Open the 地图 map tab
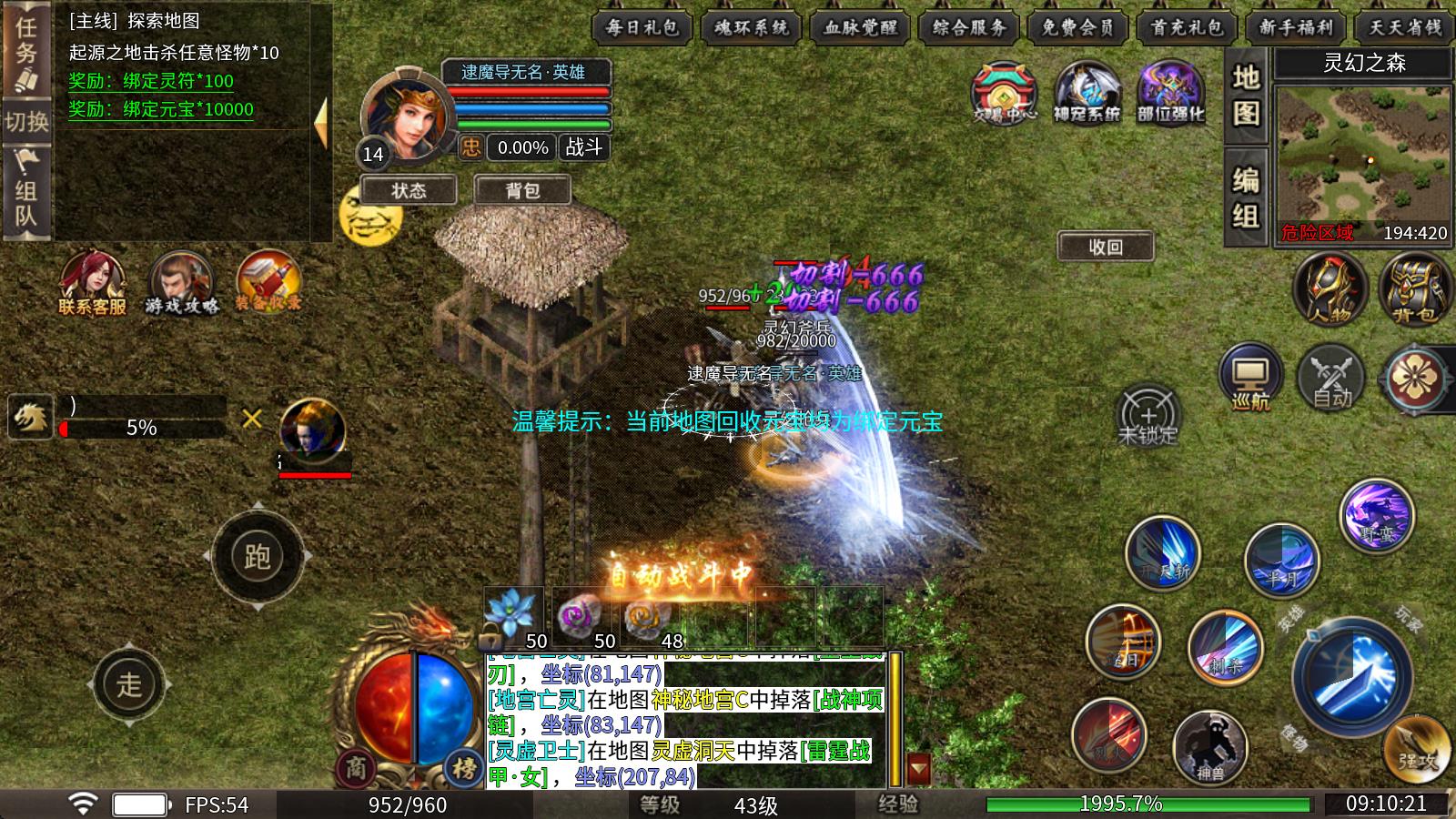 1246,96
